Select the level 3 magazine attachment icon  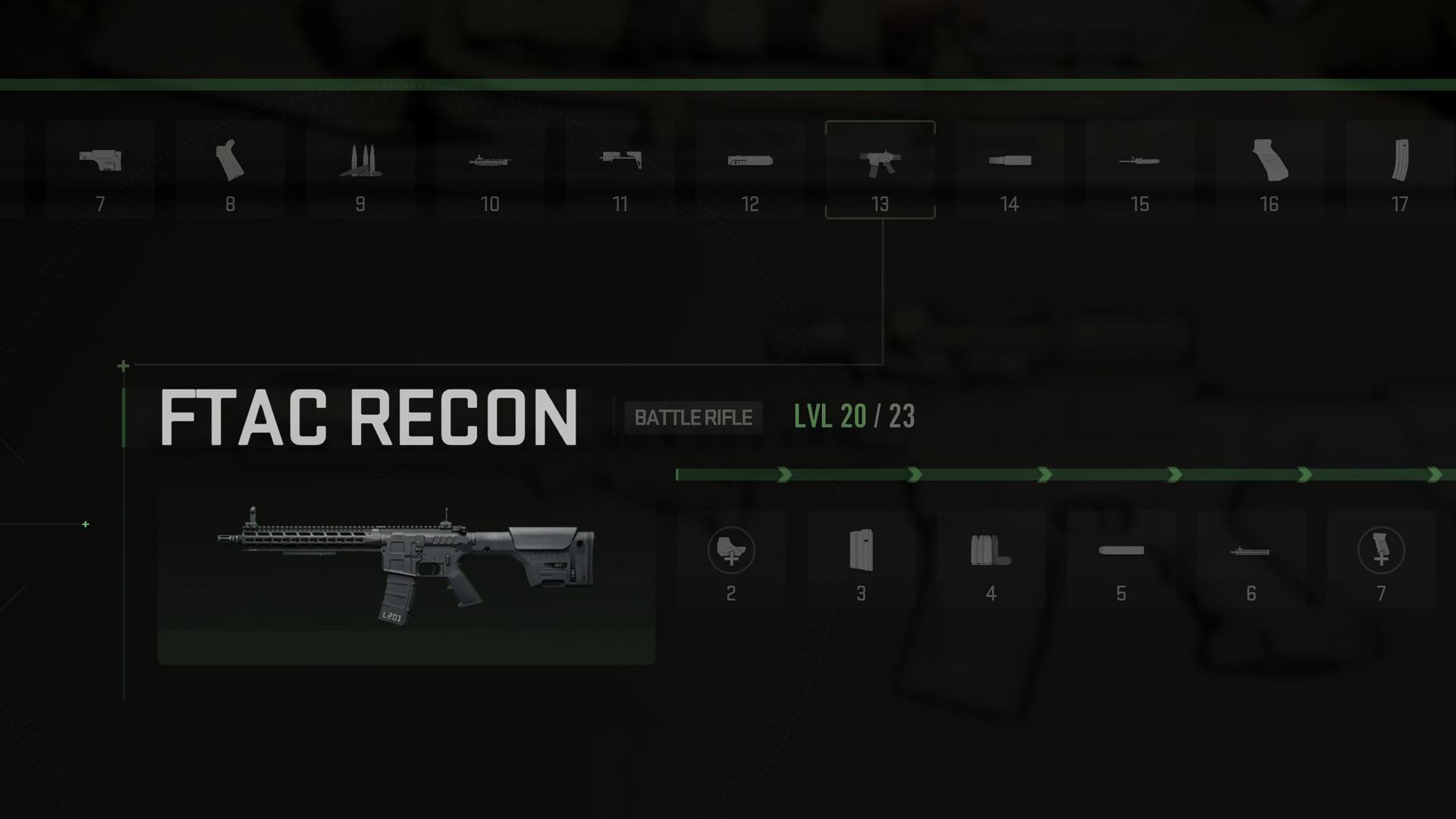pos(861,552)
